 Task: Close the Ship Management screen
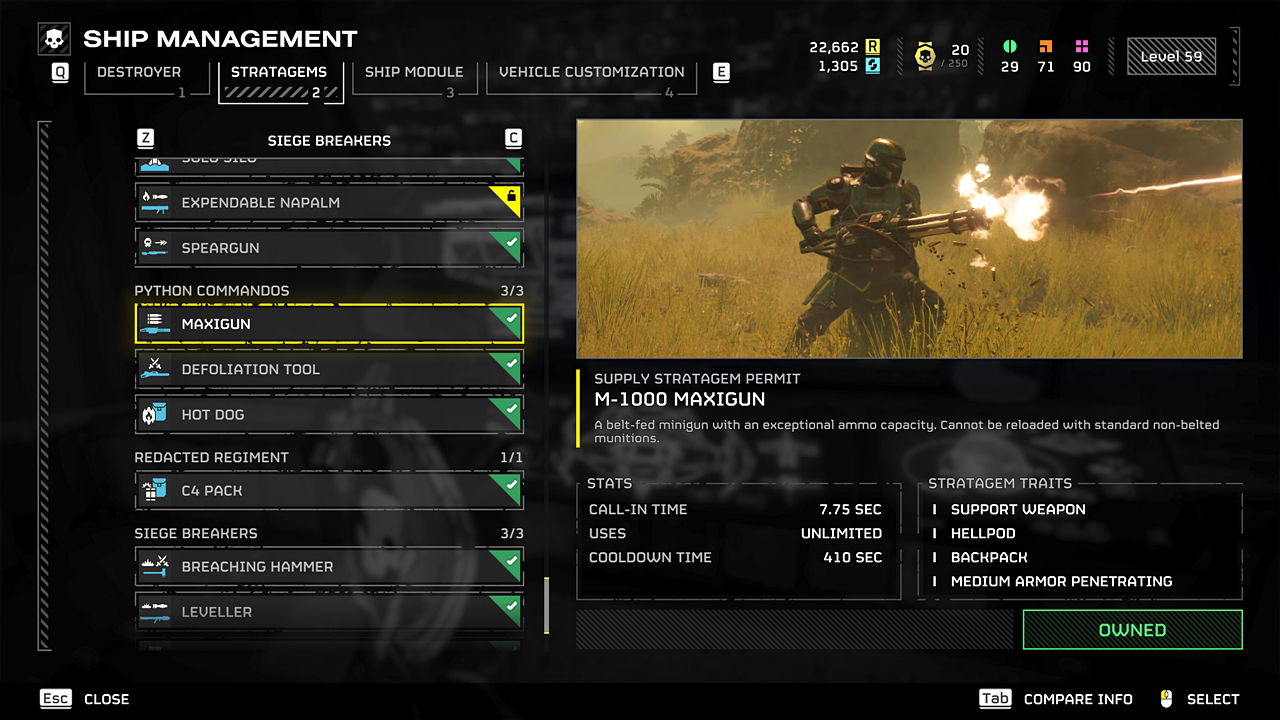click(x=86, y=699)
